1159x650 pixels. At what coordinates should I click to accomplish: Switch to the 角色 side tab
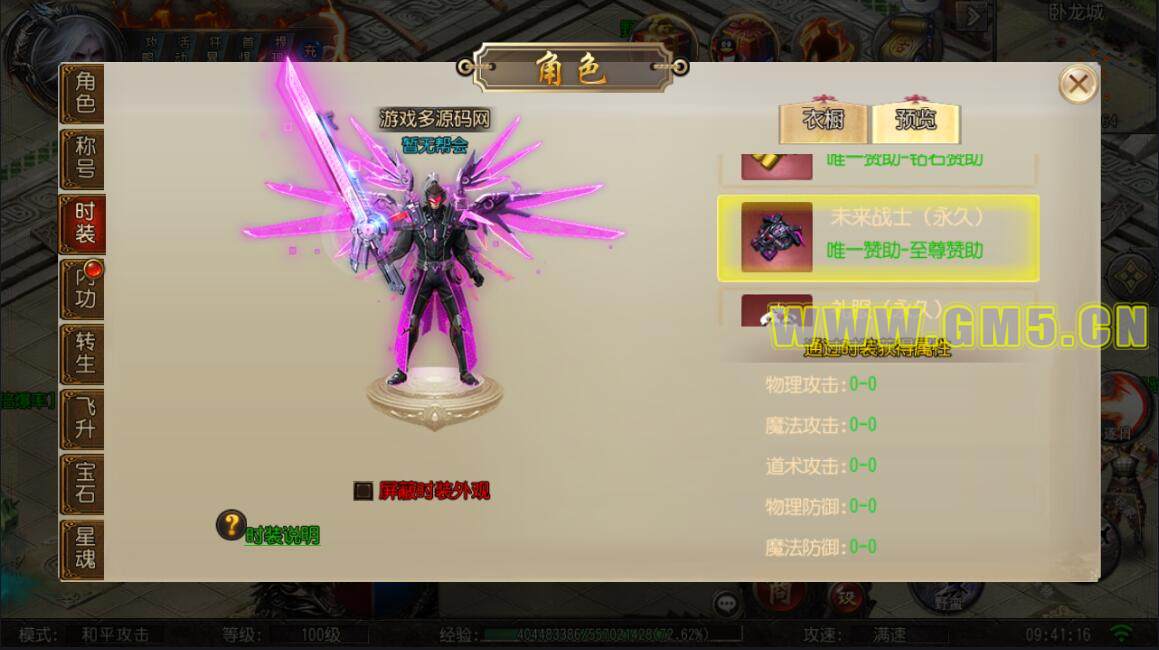[84, 94]
